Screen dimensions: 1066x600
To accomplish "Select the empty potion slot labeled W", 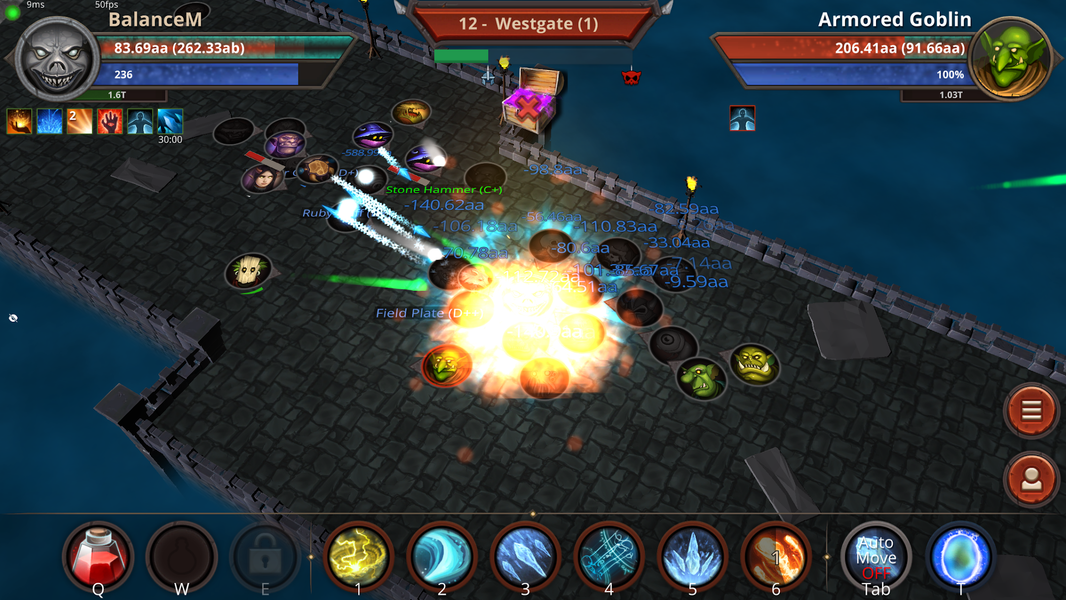I will 182,556.
